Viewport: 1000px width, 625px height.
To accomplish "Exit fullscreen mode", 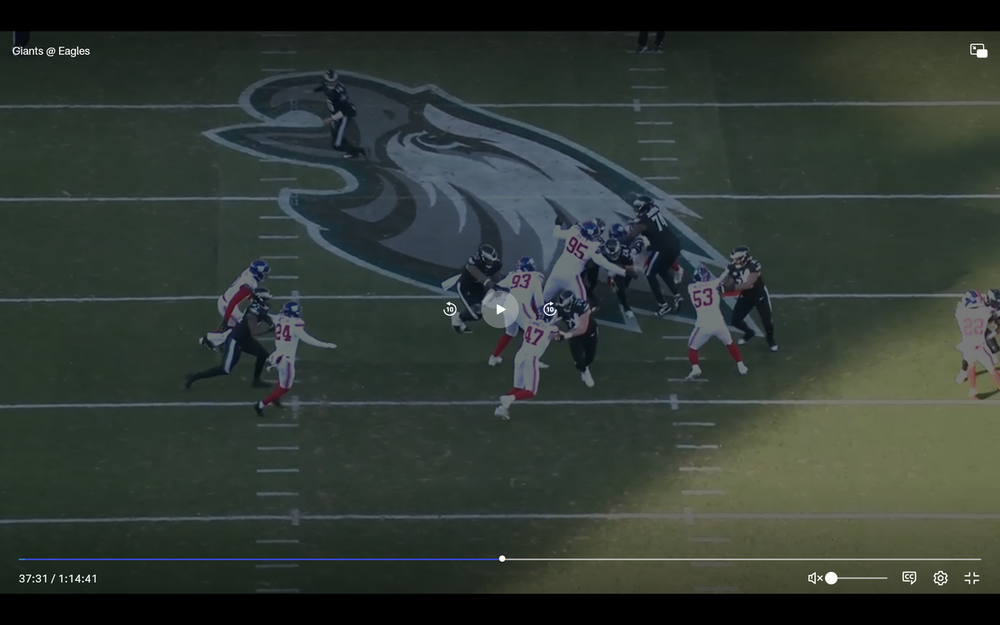I will (971, 578).
